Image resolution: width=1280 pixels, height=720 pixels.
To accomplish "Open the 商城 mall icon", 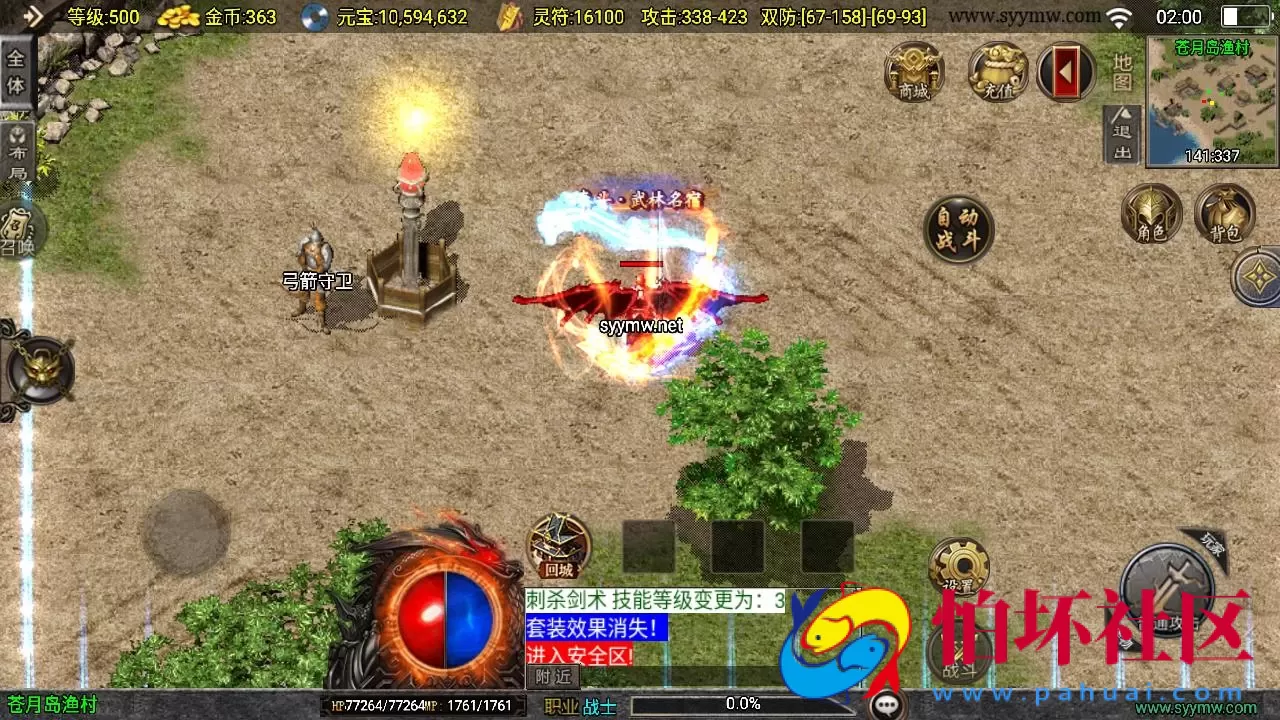I will [x=914, y=72].
